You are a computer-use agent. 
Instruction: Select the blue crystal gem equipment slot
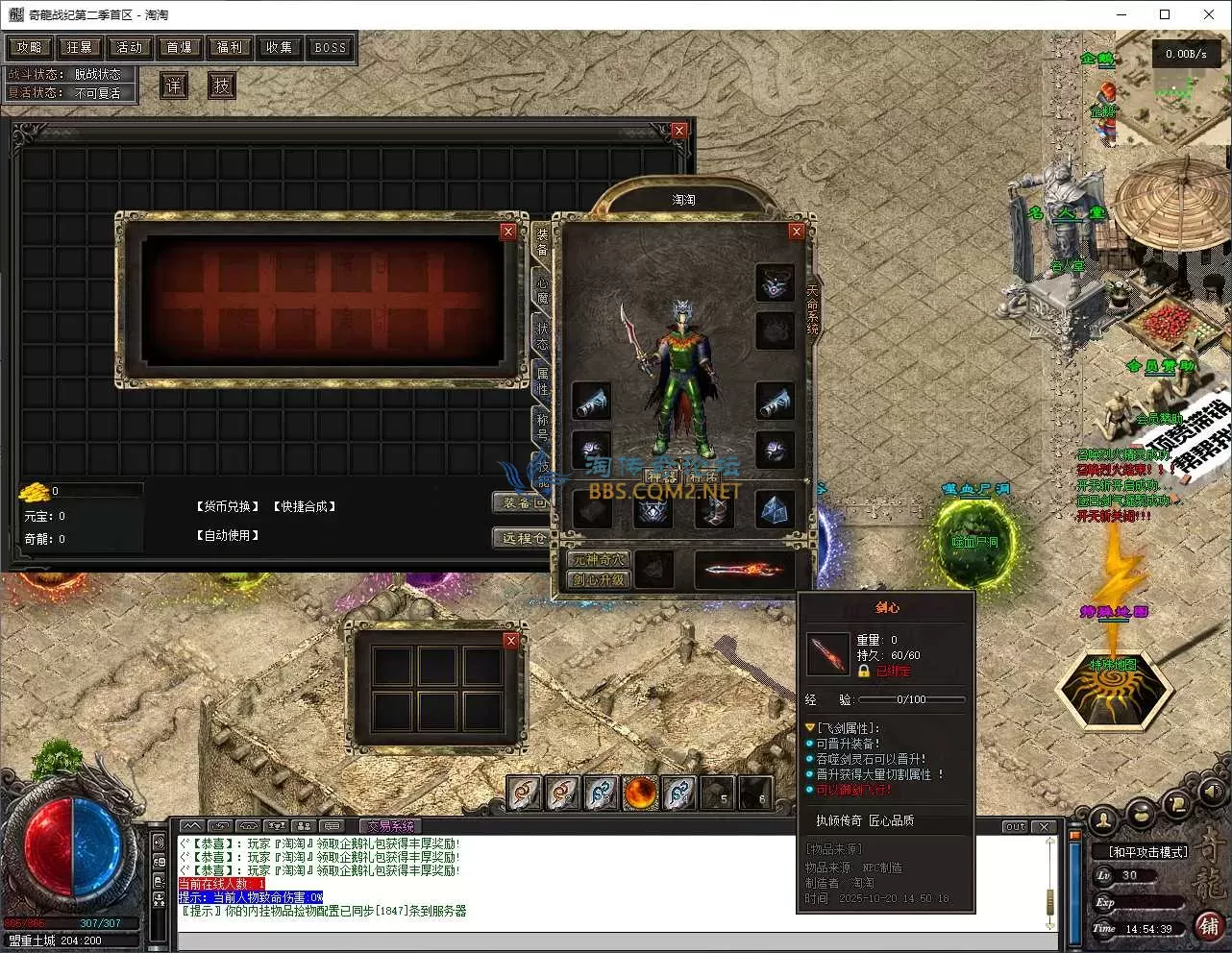click(x=775, y=510)
